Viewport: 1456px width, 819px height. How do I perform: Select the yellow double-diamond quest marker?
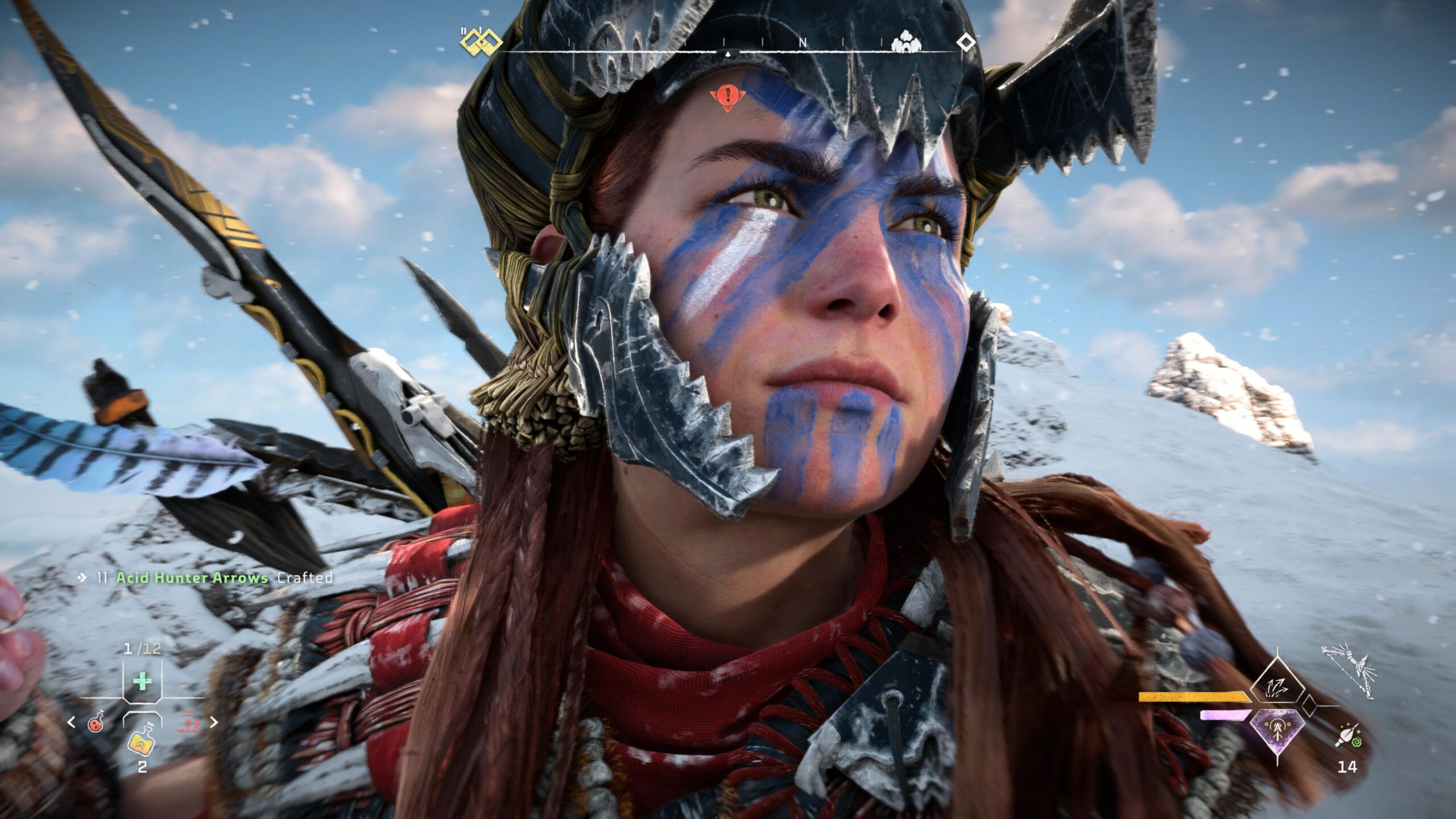click(481, 42)
